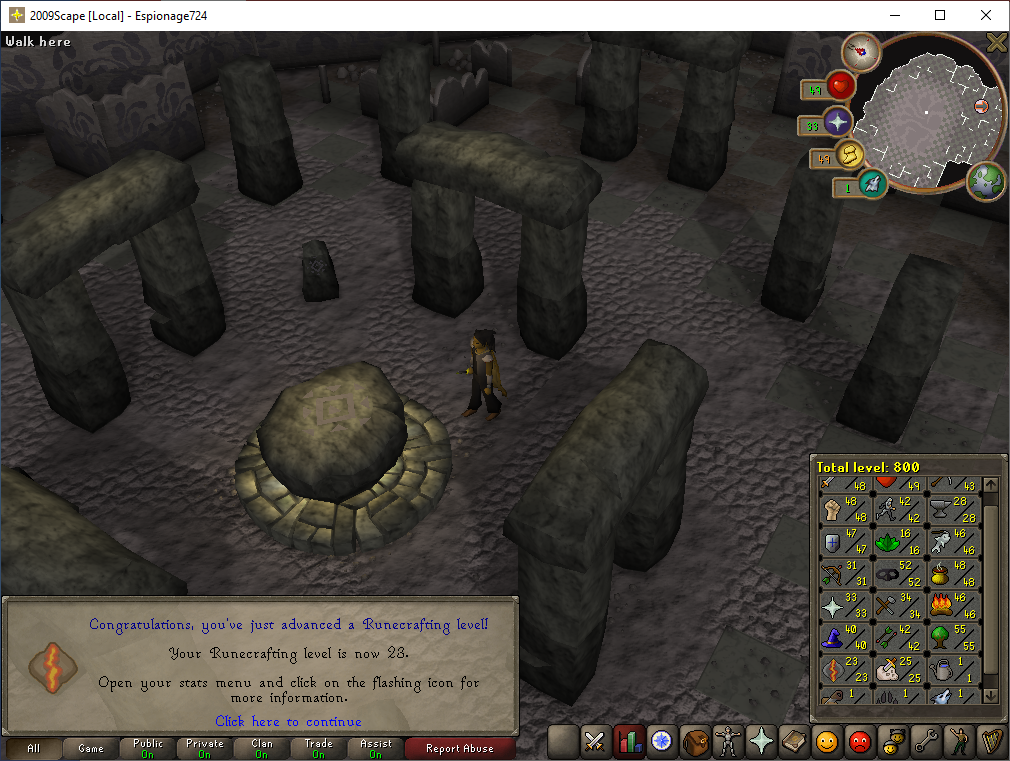Open the music harp tab

click(989, 741)
